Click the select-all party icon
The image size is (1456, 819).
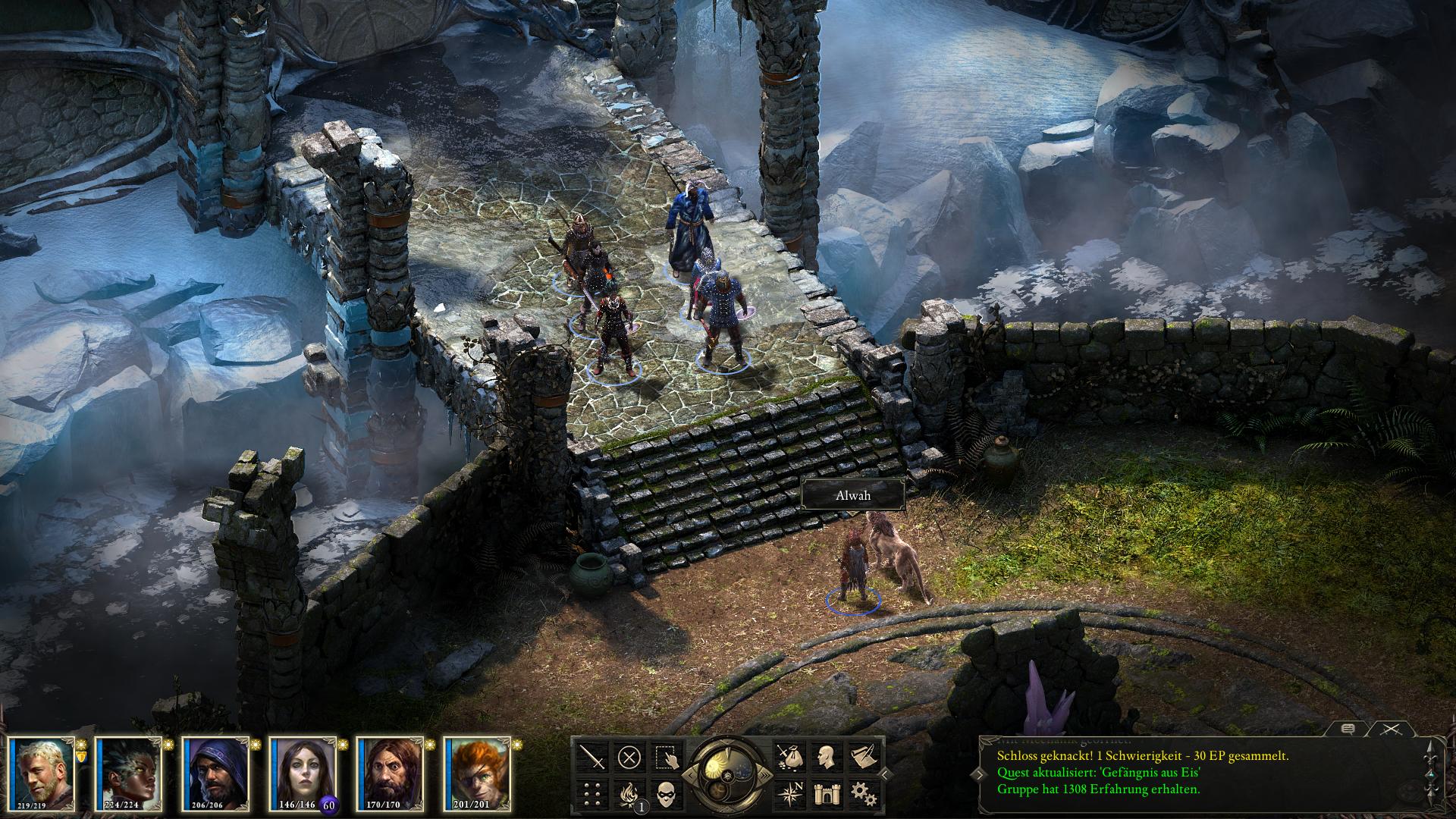tap(665, 757)
